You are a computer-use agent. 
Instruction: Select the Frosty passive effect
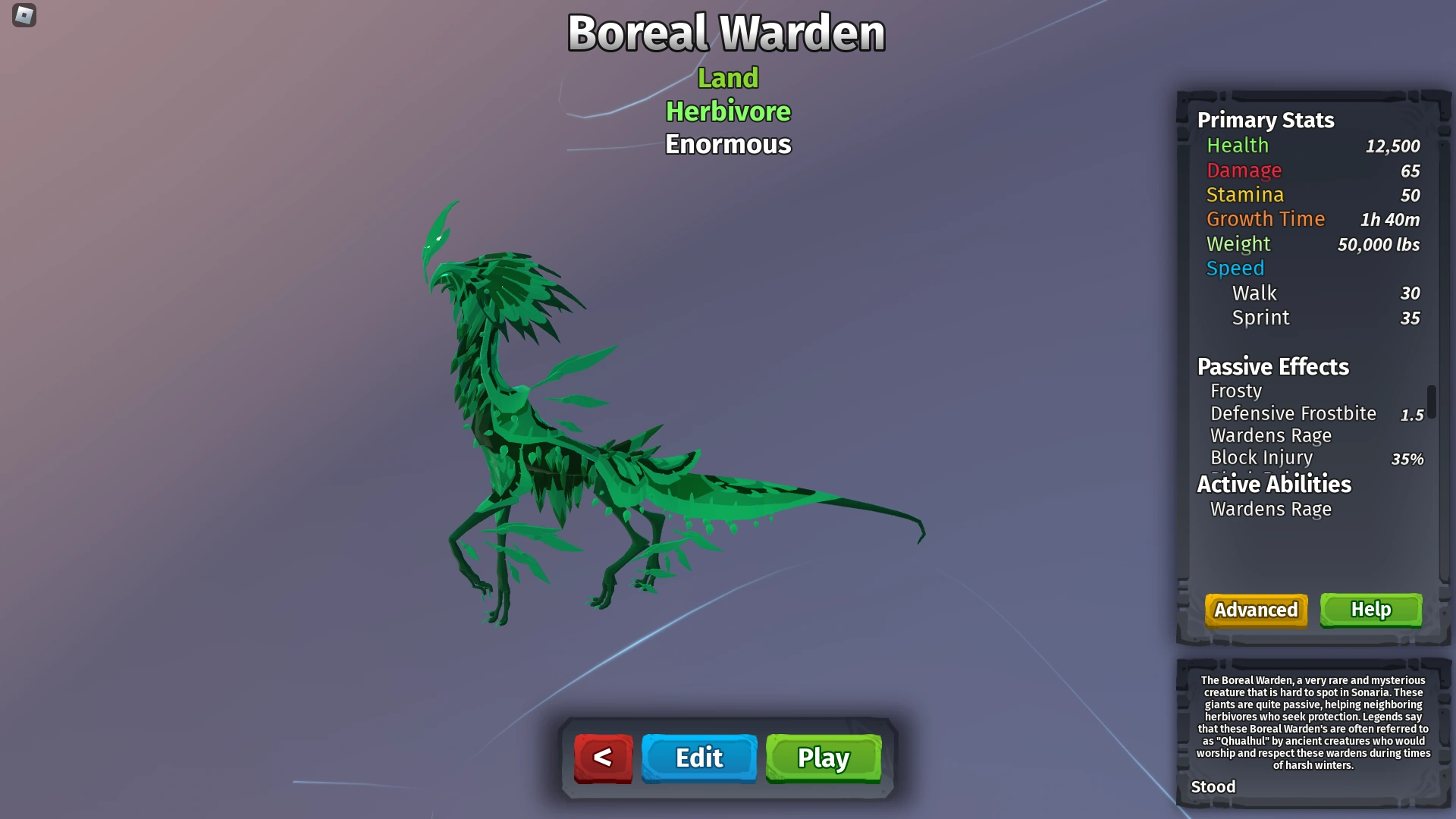1236,391
